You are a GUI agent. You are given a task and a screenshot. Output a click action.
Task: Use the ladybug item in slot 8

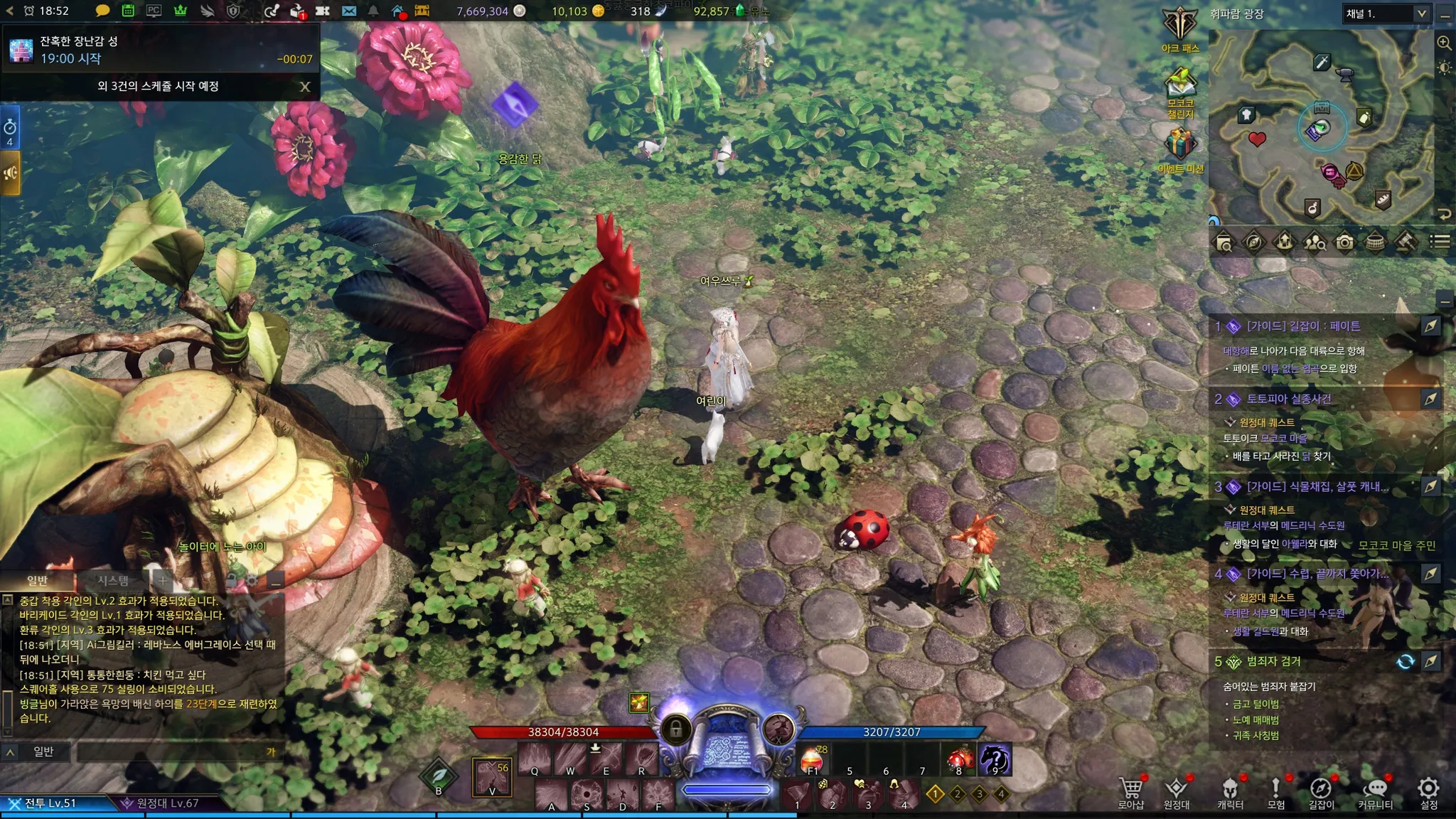click(959, 760)
